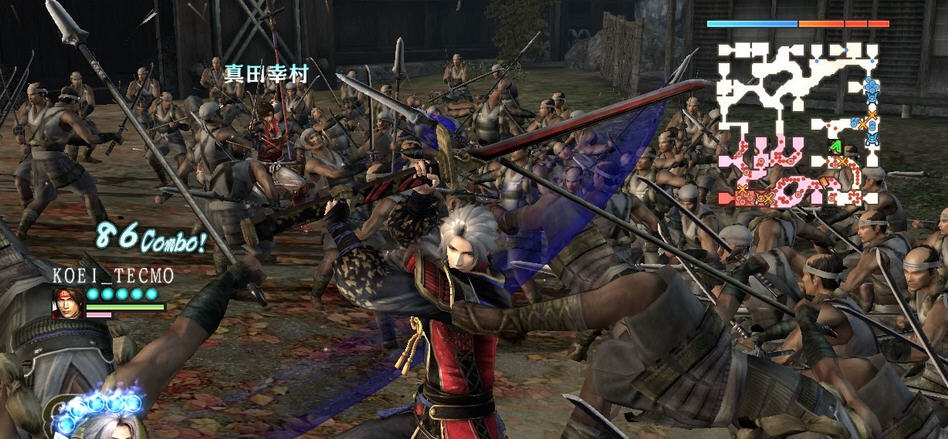The height and width of the screenshot is (439, 948).
Task: Click the green player arrow on the minimap
Action: click(x=835, y=147)
